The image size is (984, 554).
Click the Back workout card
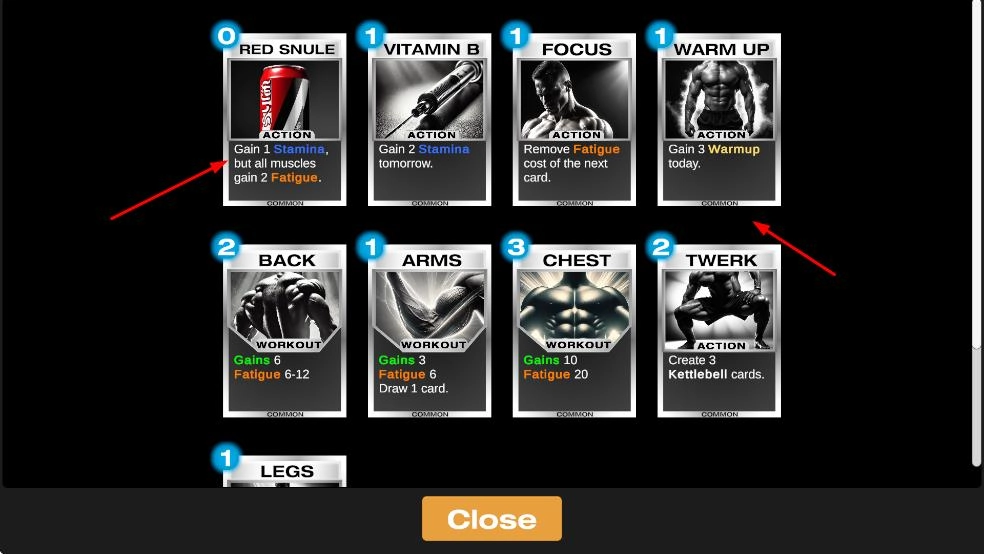tap(285, 331)
